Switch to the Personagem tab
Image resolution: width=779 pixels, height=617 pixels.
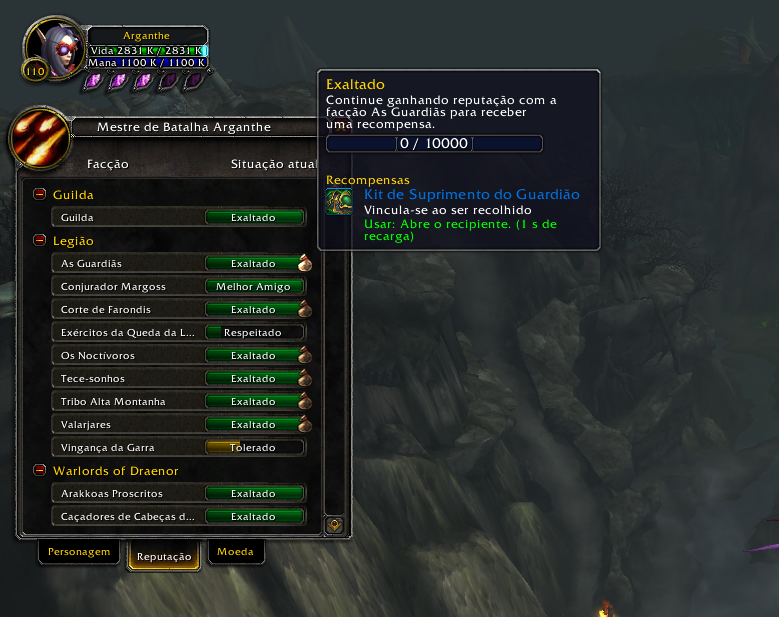tap(78, 551)
